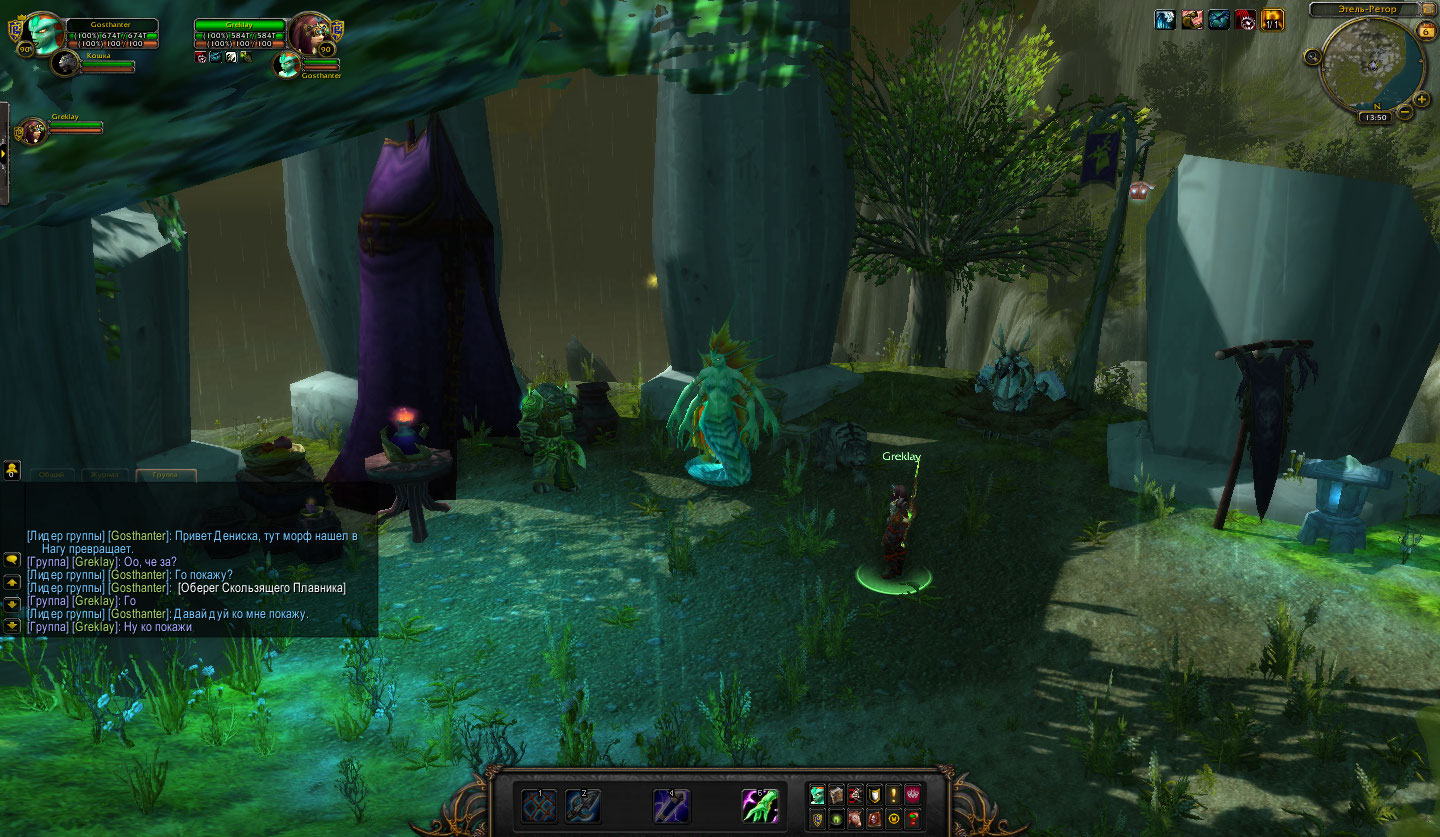The height and width of the screenshot is (837, 1440).
Task: Open the Оберег Скользящего Плавника item link
Action: coord(261,588)
